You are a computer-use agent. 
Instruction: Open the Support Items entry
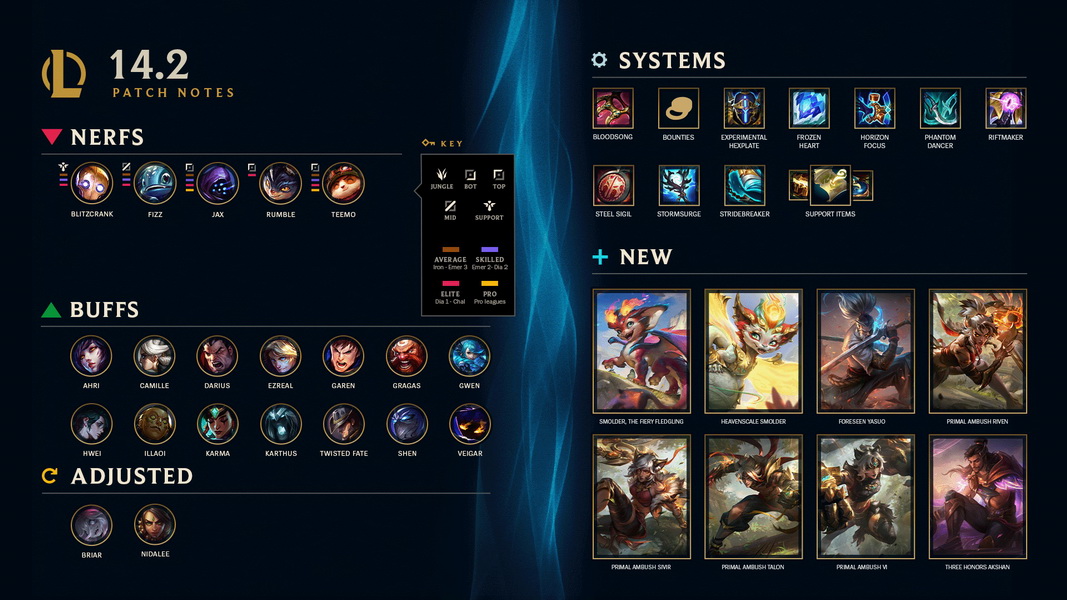pyautogui.click(x=830, y=186)
